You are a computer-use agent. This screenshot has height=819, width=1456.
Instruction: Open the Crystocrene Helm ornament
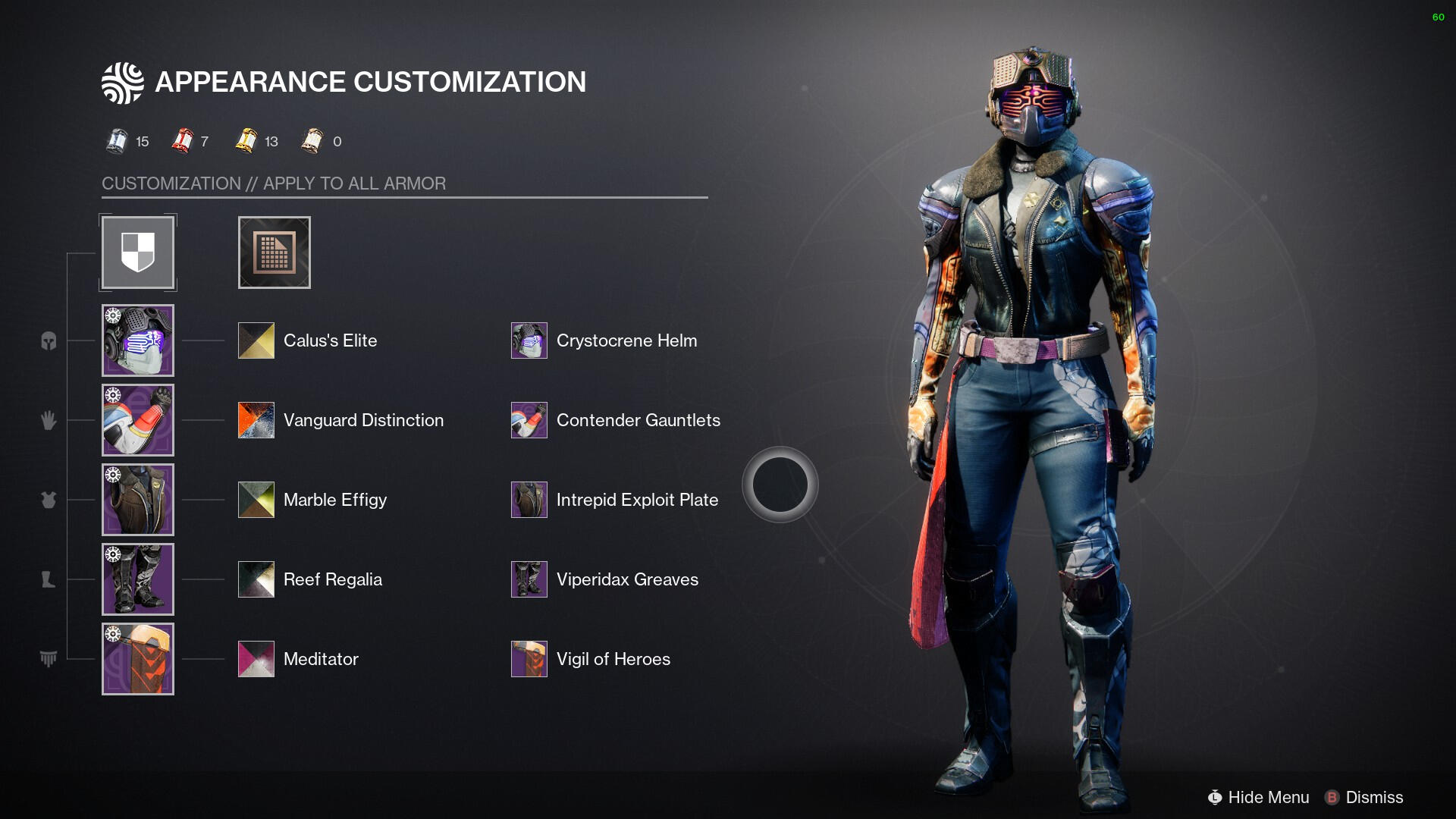529,340
